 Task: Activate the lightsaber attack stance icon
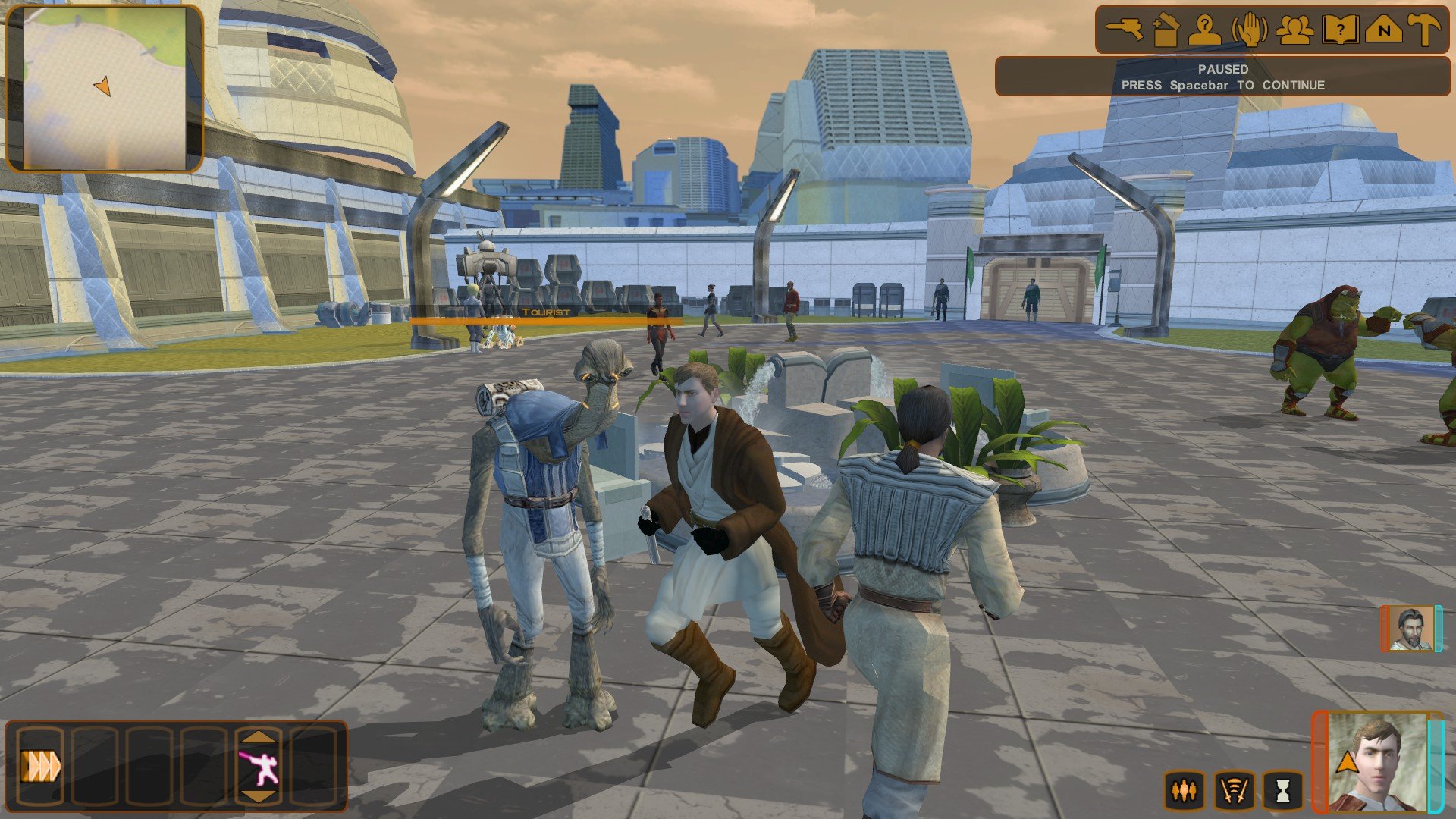[259, 767]
